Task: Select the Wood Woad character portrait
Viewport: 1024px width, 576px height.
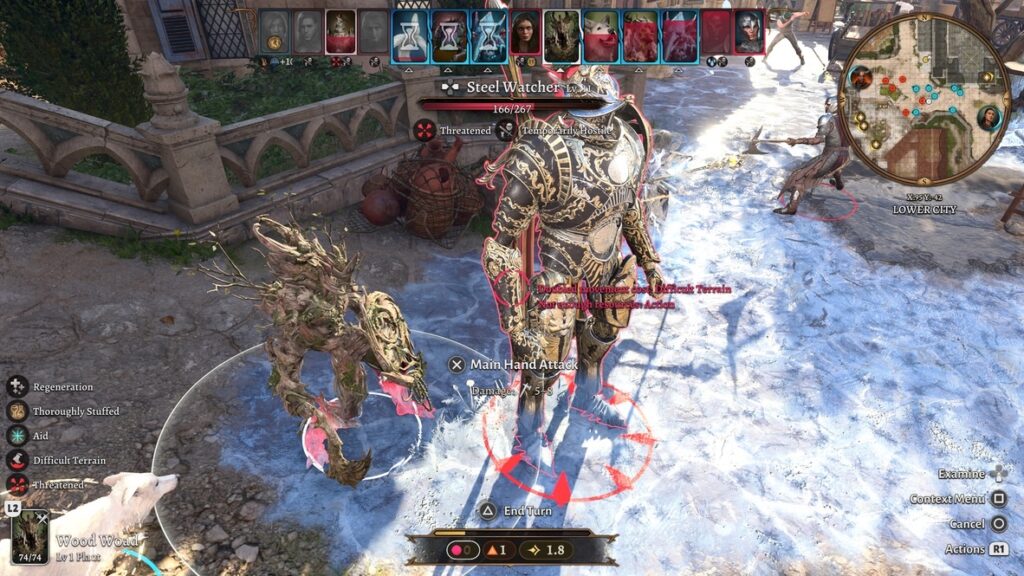Action: [30, 535]
